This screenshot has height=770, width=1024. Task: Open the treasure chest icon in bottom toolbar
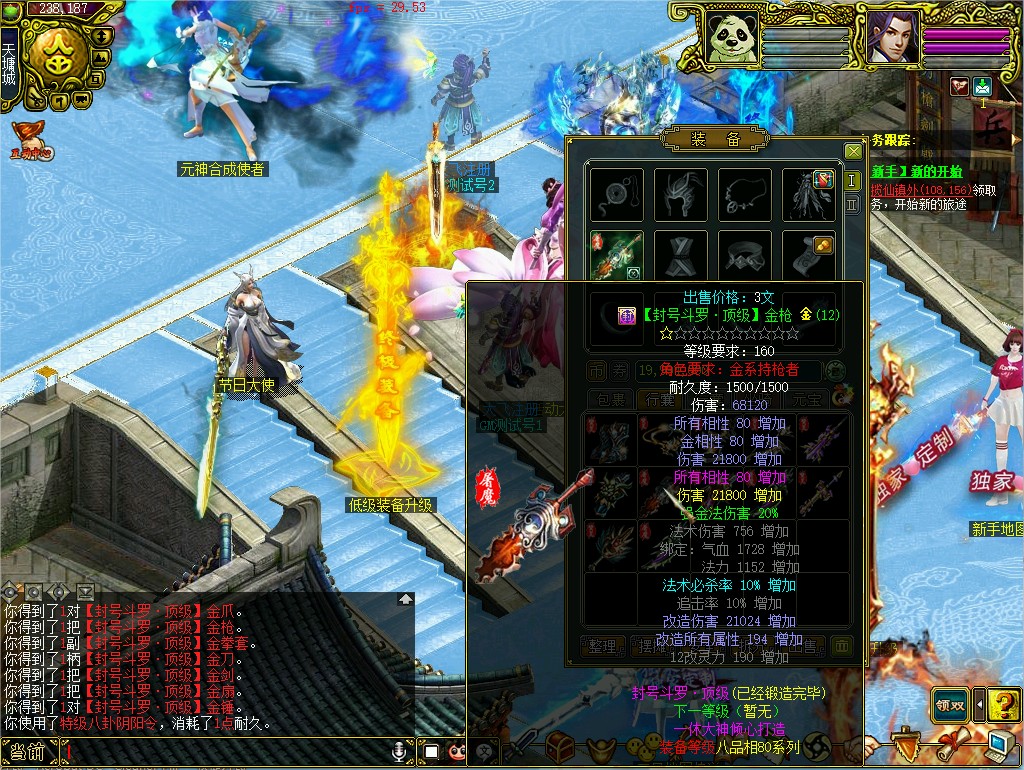[558, 745]
